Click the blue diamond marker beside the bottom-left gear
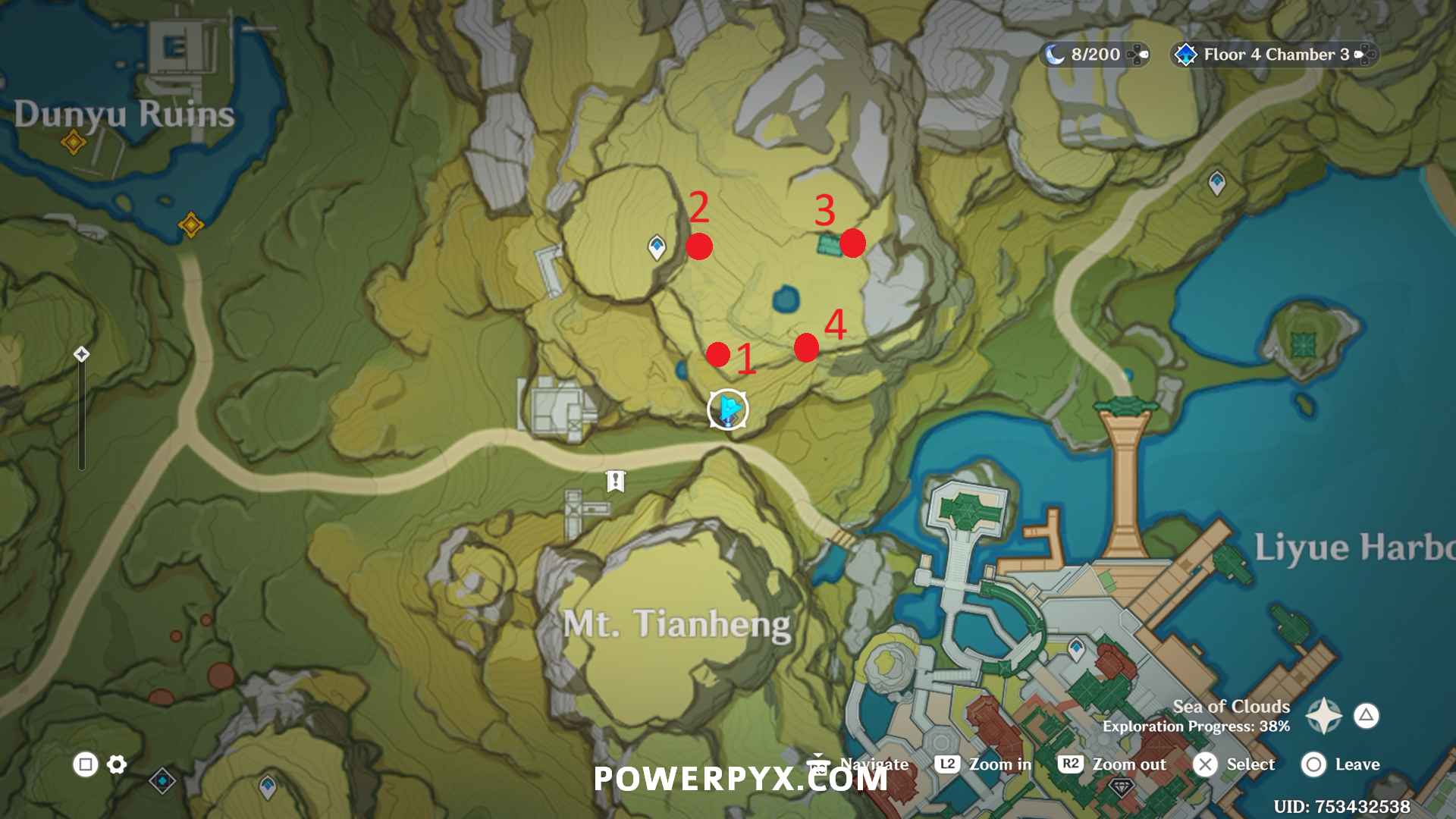The image size is (1456, 819). click(162, 780)
